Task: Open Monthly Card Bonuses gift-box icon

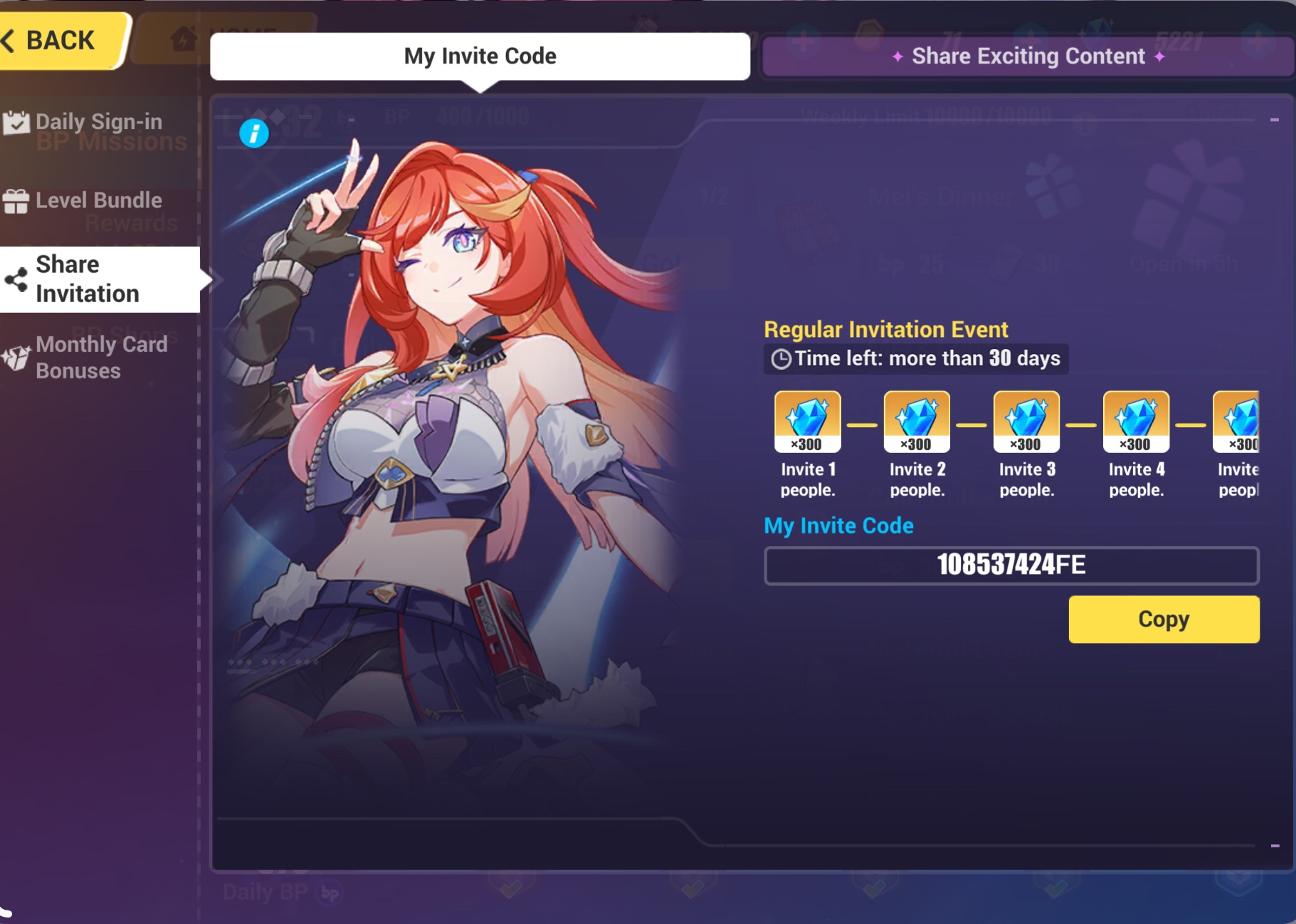Action: [16, 357]
